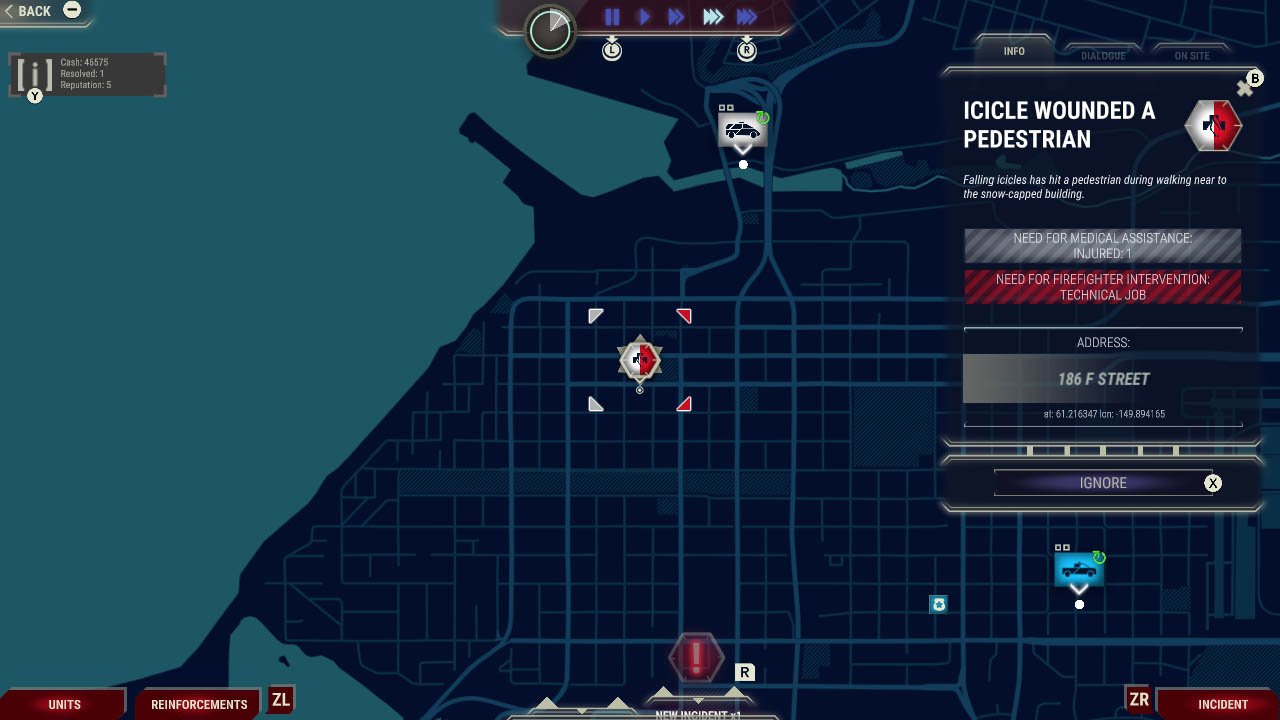The image size is (1280, 720).
Task: Expand the arrow below the blue unit marker
Action: (x=1078, y=589)
